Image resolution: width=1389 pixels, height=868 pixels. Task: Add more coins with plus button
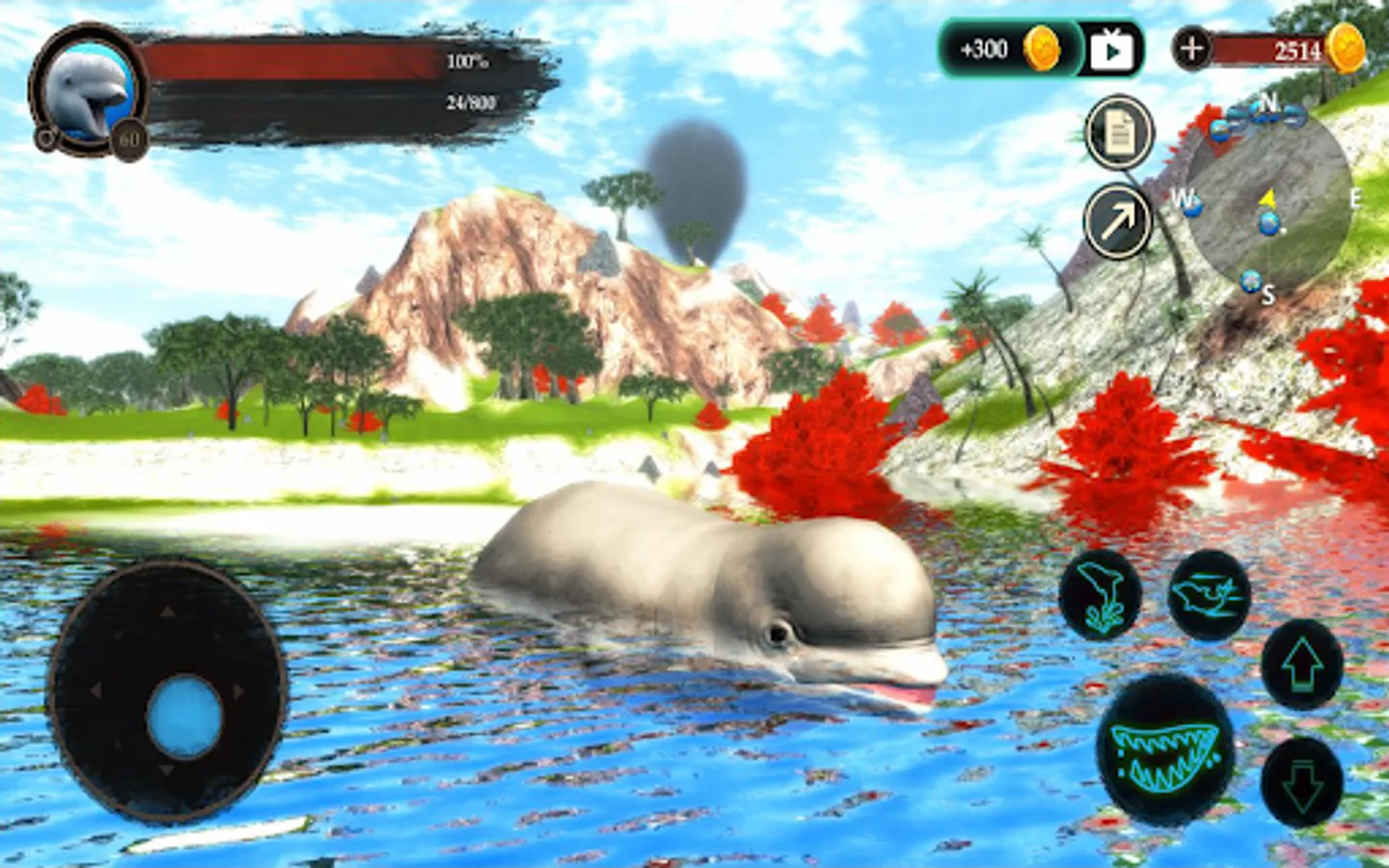click(x=1192, y=48)
